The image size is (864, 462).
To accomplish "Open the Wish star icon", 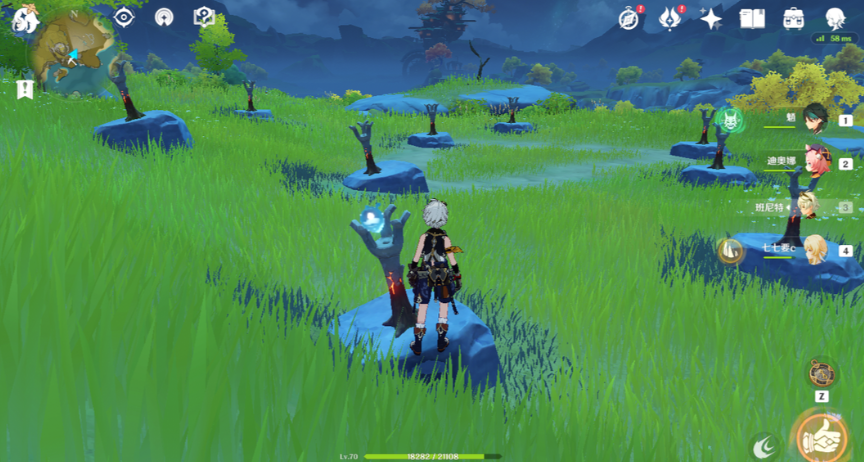I will click(712, 19).
